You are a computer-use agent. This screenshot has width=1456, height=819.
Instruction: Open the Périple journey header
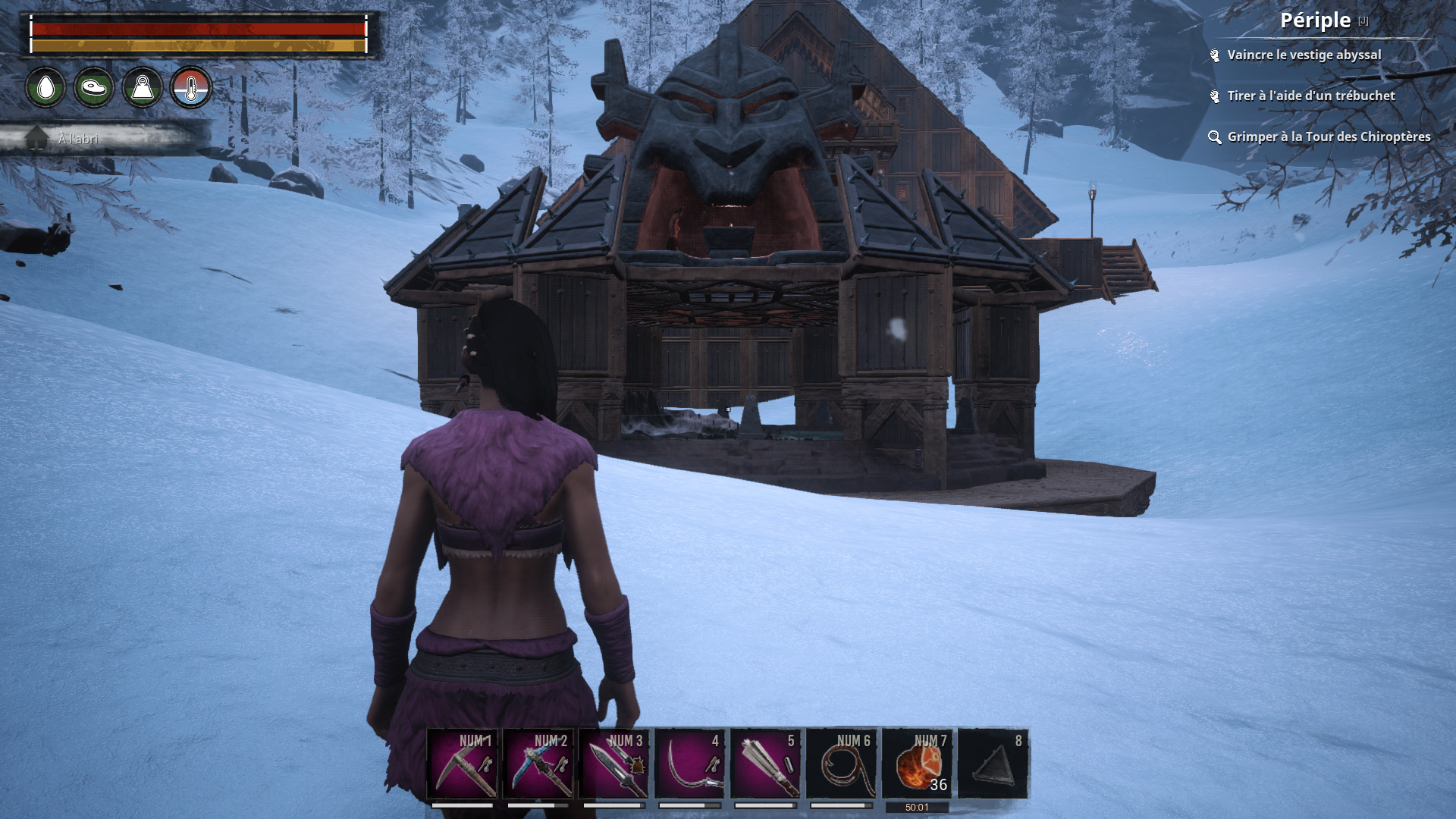tap(1316, 20)
